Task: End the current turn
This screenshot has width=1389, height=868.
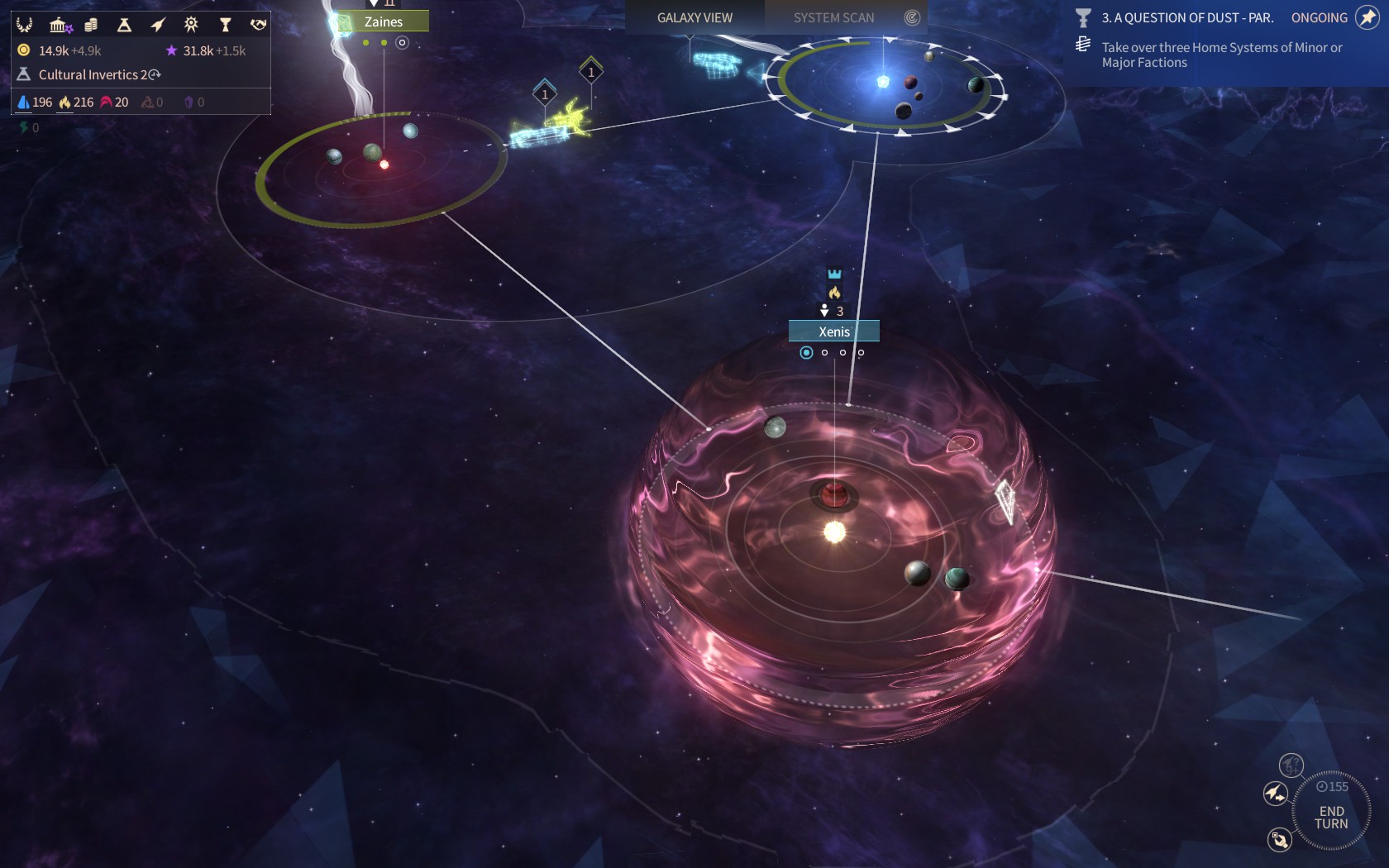Action: coord(1331,817)
